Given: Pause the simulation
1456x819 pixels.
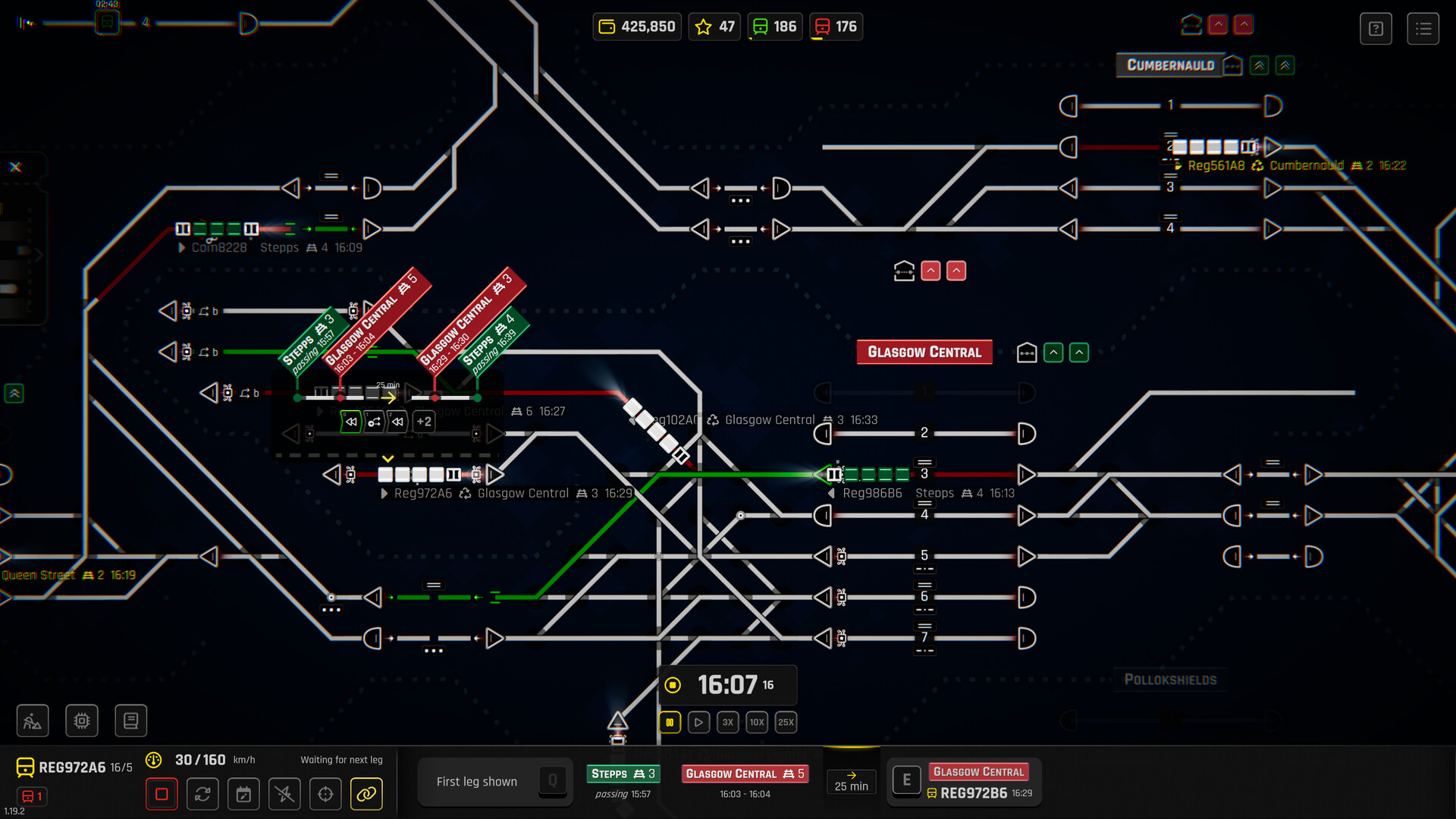Looking at the screenshot, I should (670, 722).
